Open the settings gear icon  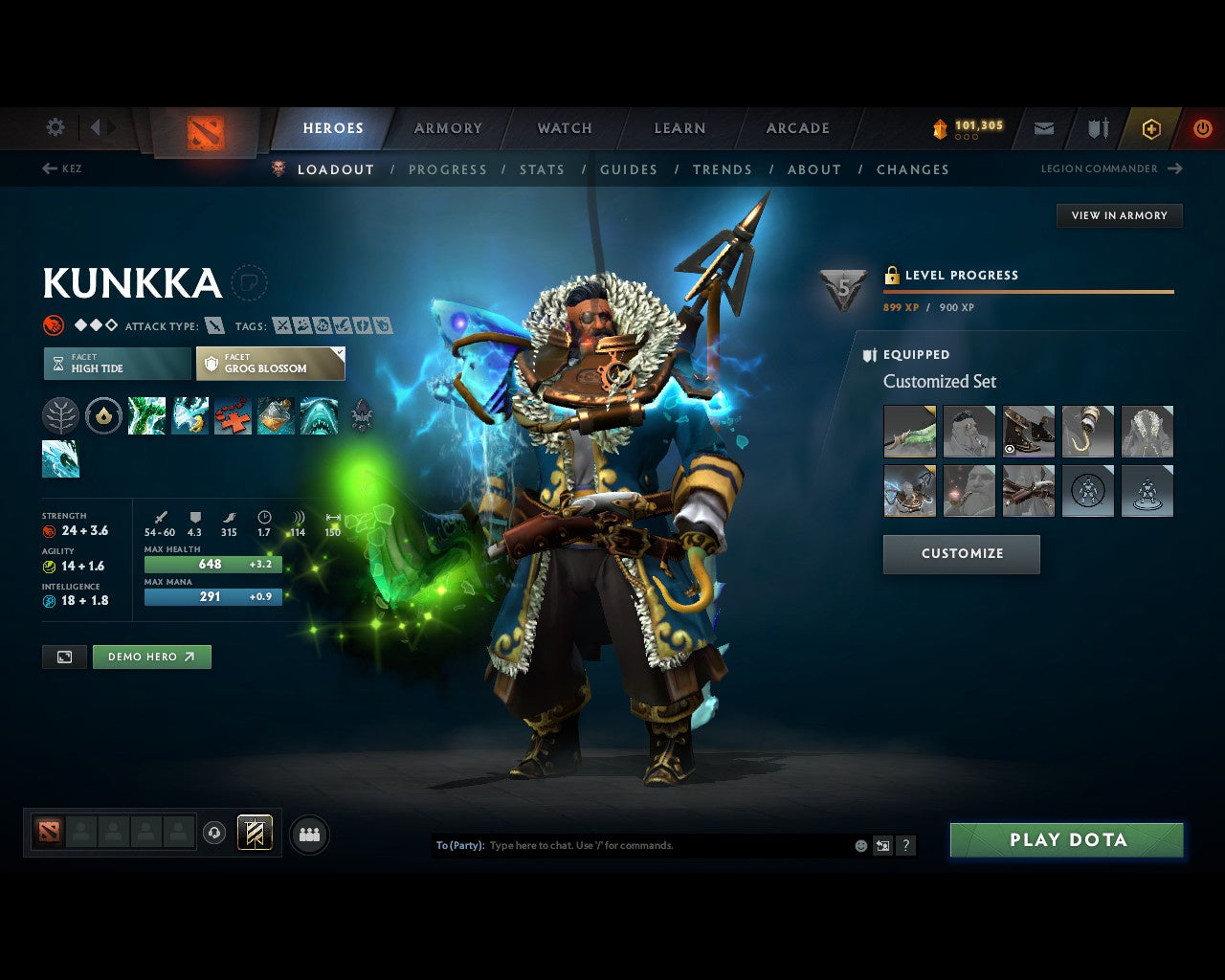(x=56, y=127)
